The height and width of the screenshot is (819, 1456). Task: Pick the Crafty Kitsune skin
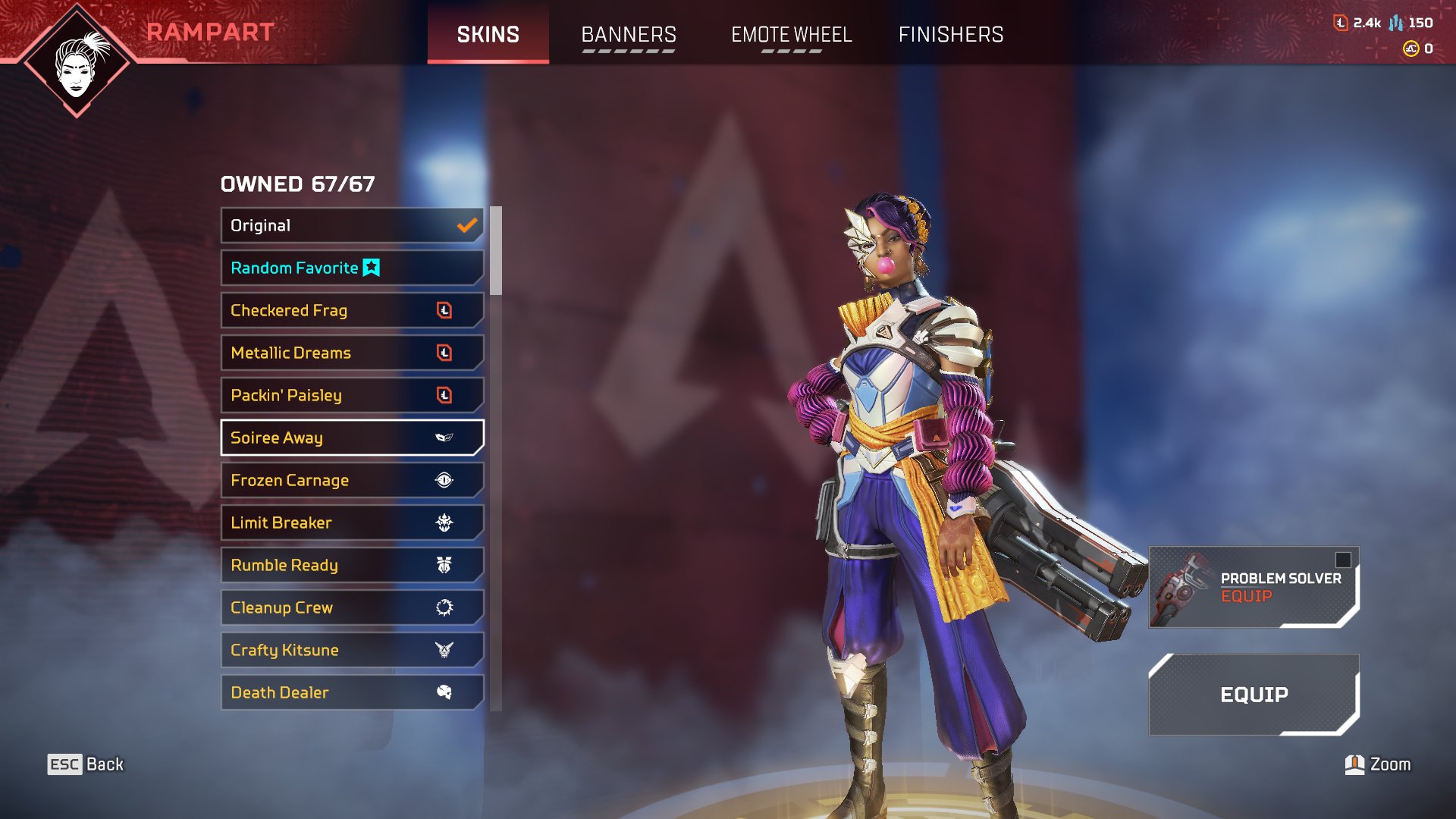pos(352,650)
